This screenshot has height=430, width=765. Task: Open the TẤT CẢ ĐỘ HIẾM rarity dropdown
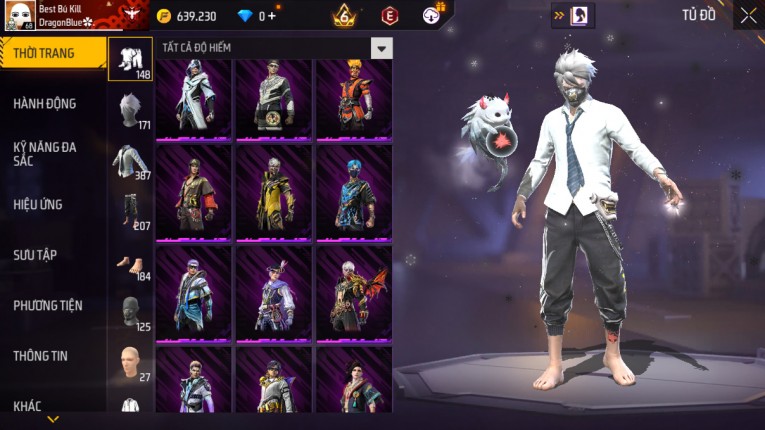[381, 48]
